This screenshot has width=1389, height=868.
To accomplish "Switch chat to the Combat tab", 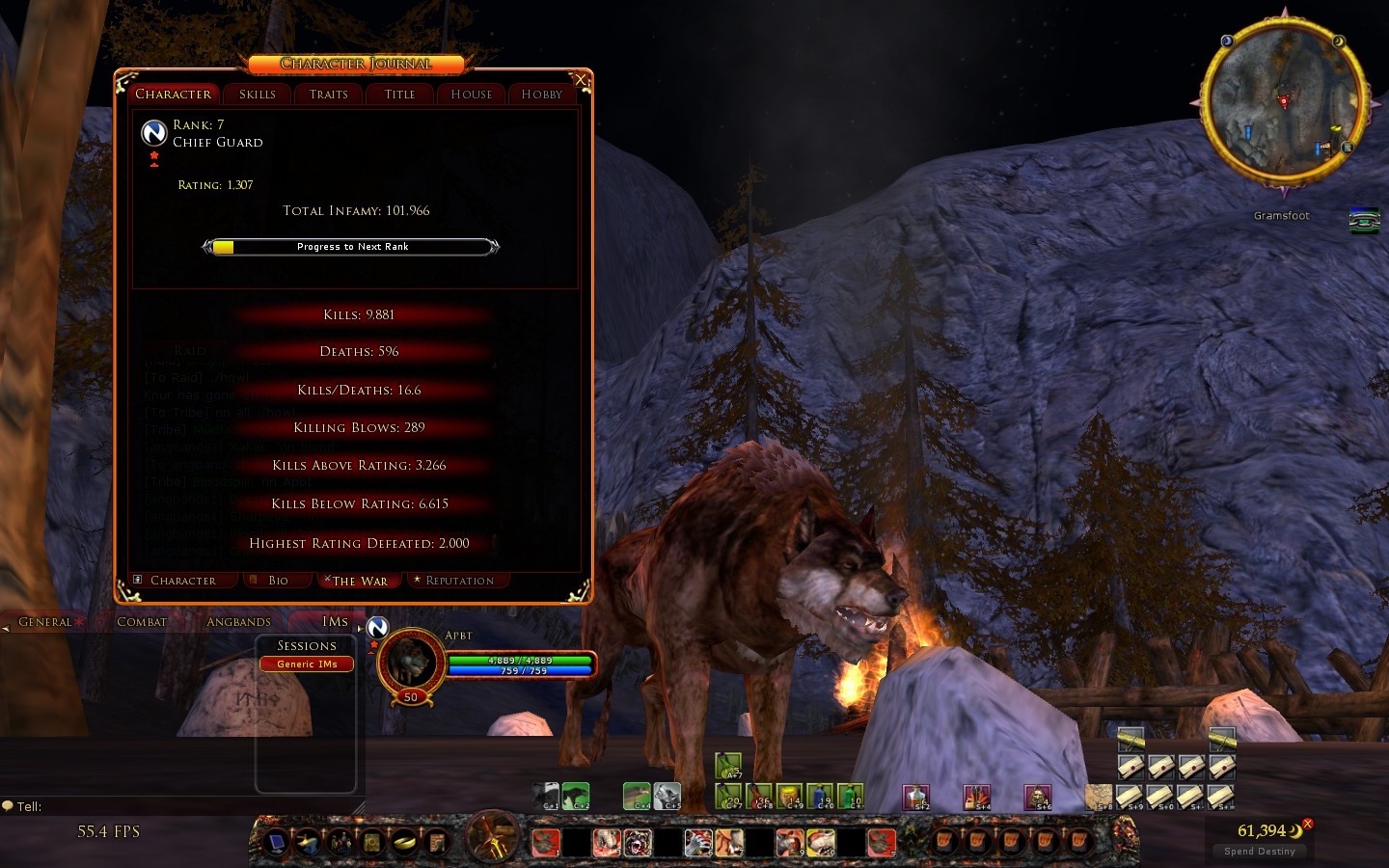I will (x=142, y=622).
